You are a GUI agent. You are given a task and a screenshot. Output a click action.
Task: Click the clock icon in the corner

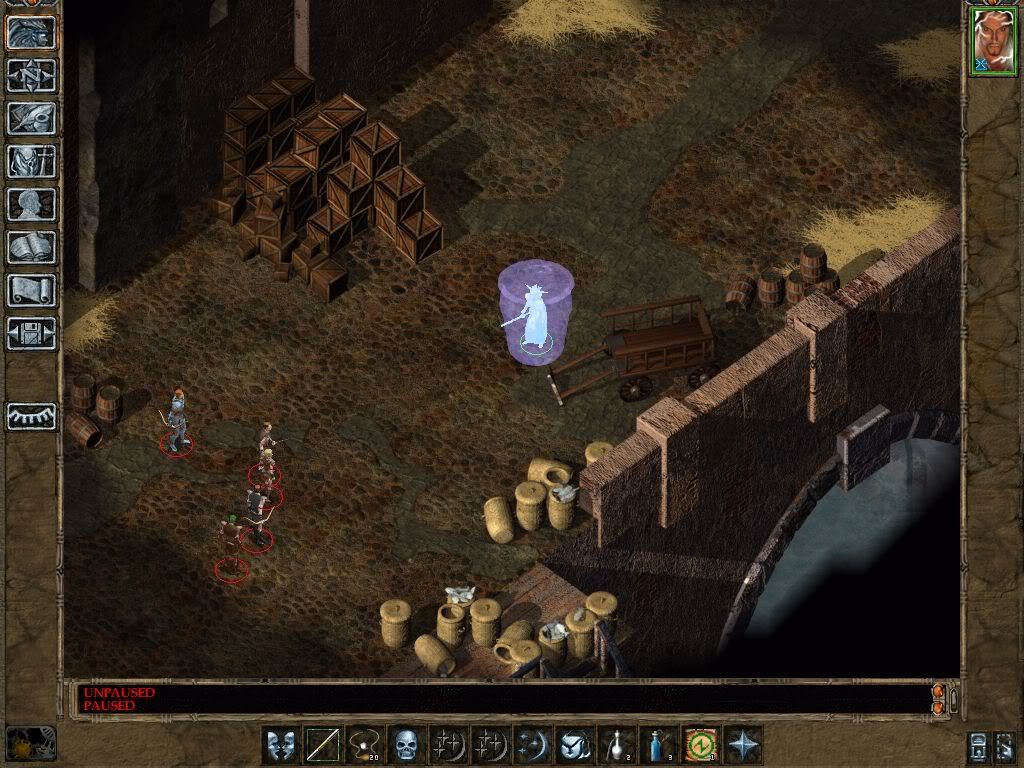[30, 743]
